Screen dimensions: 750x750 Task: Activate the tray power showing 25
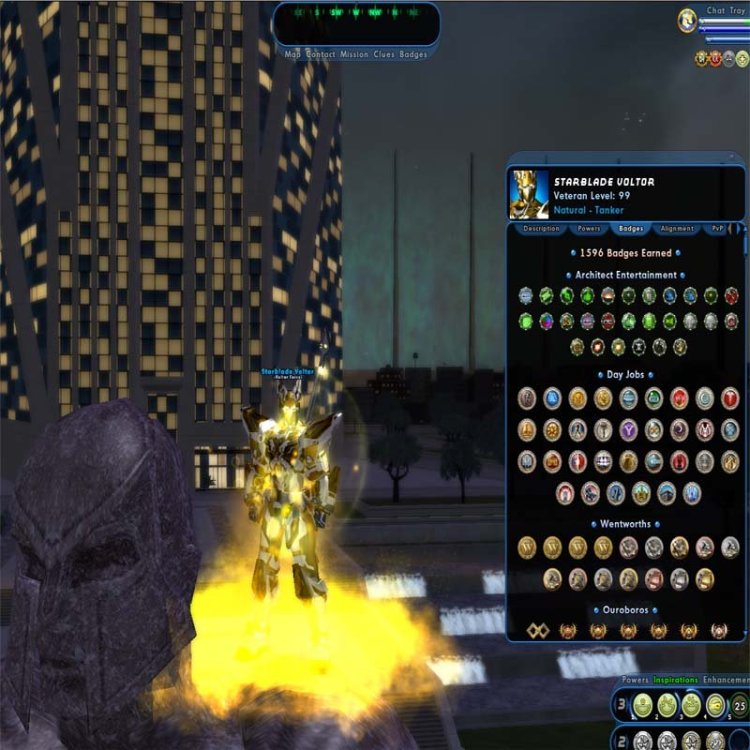point(740,705)
